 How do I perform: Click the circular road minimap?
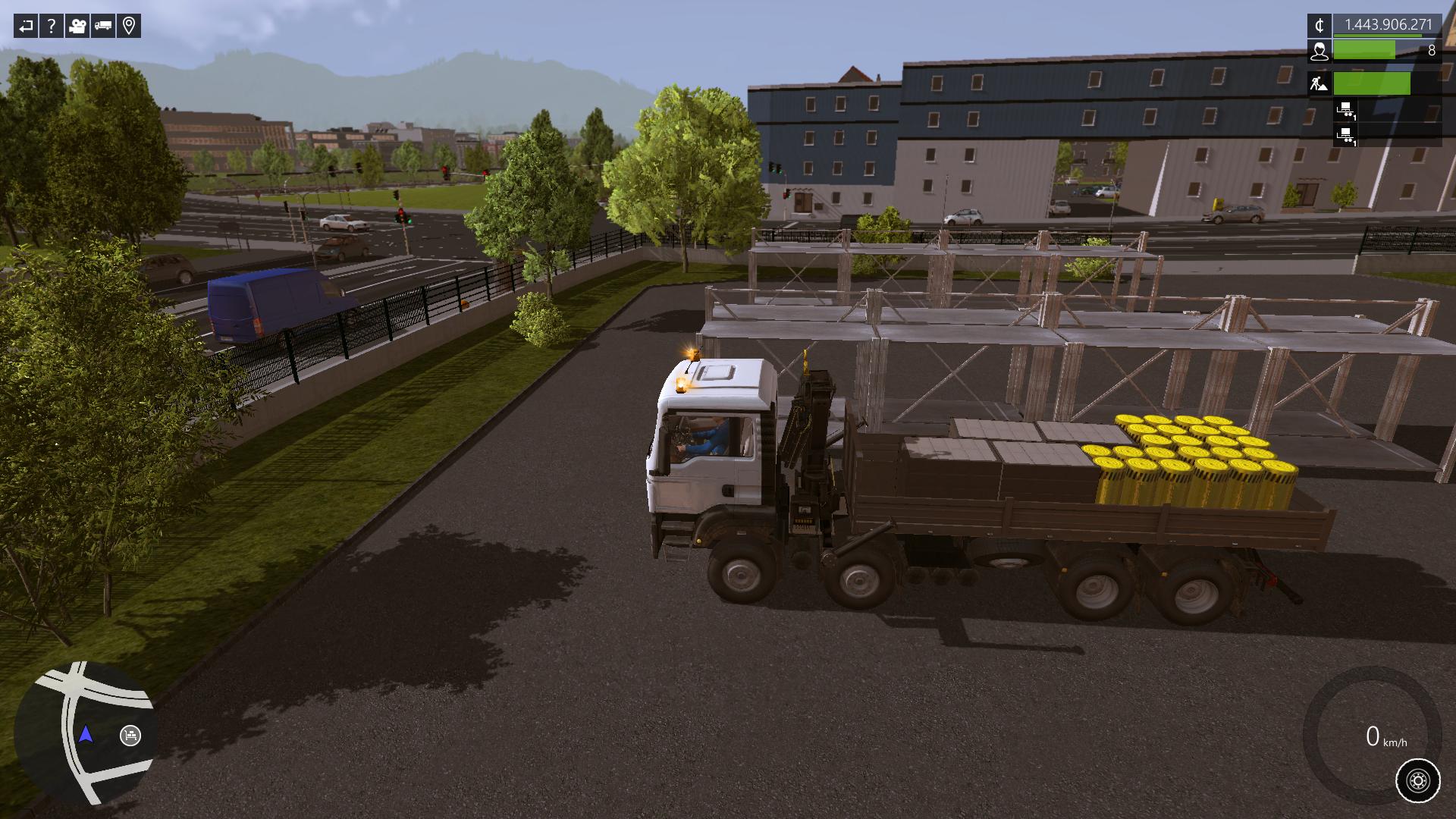point(85,733)
